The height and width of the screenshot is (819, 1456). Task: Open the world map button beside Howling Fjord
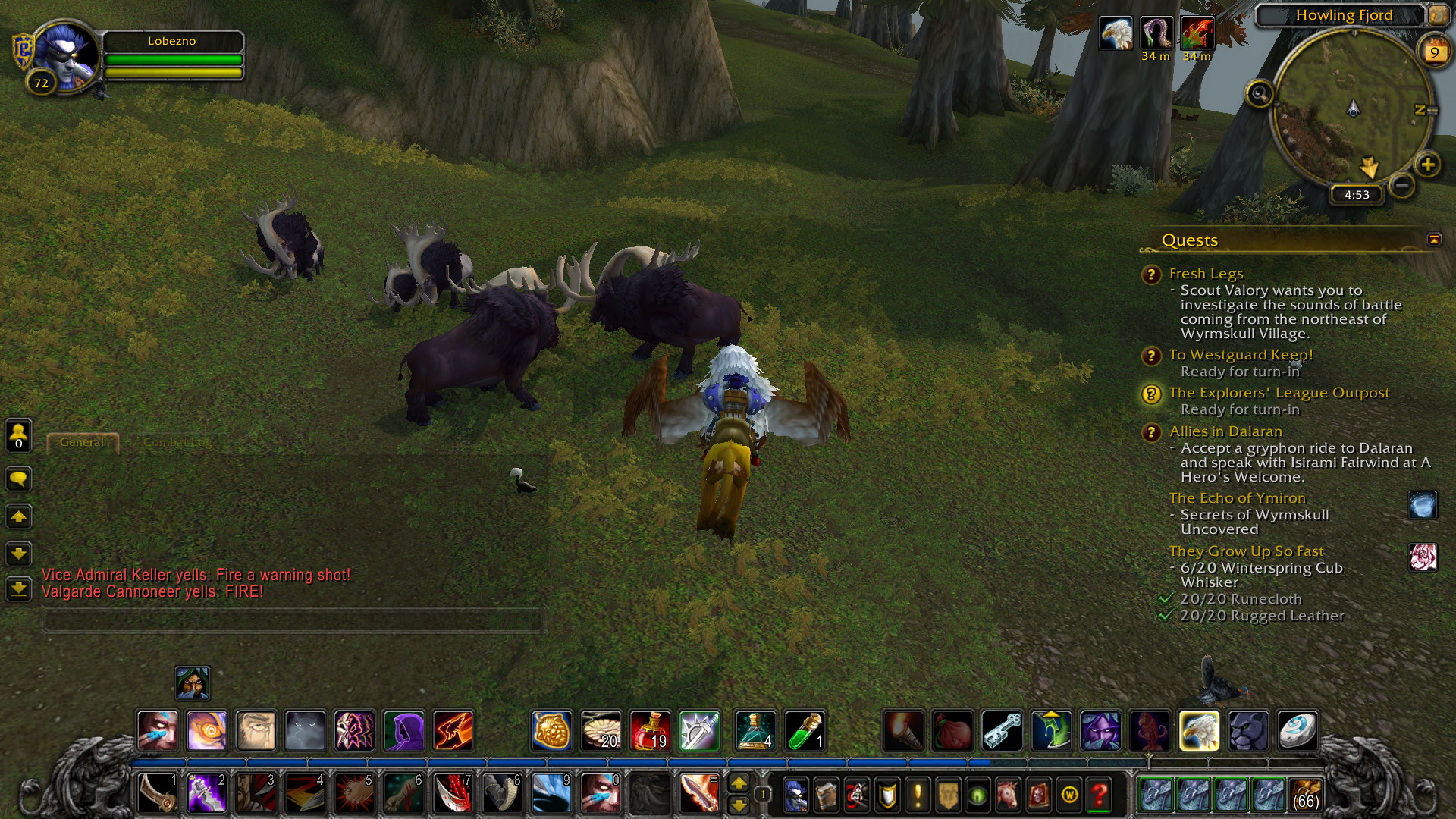[1438, 15]
